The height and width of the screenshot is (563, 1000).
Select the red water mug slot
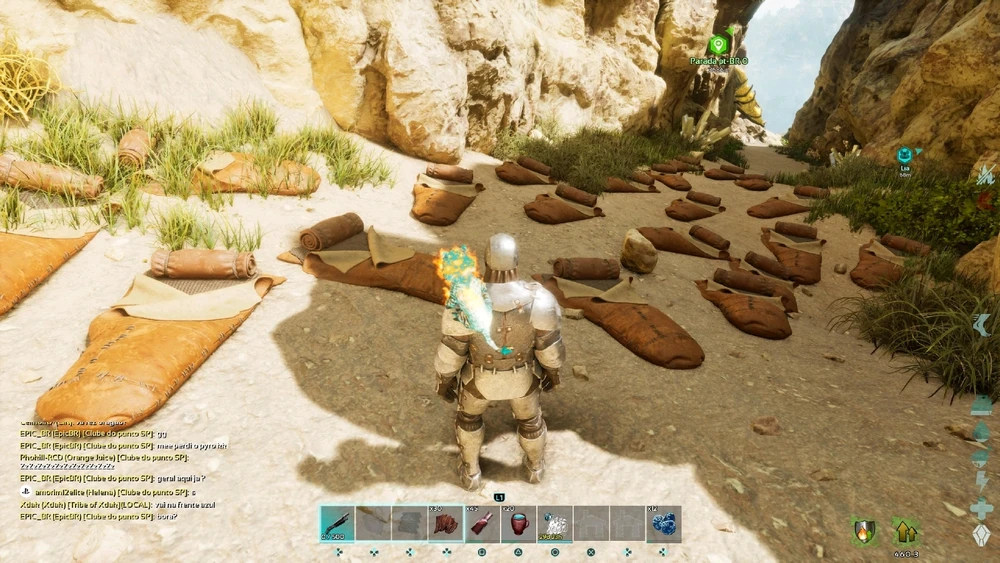coord(518,523)
